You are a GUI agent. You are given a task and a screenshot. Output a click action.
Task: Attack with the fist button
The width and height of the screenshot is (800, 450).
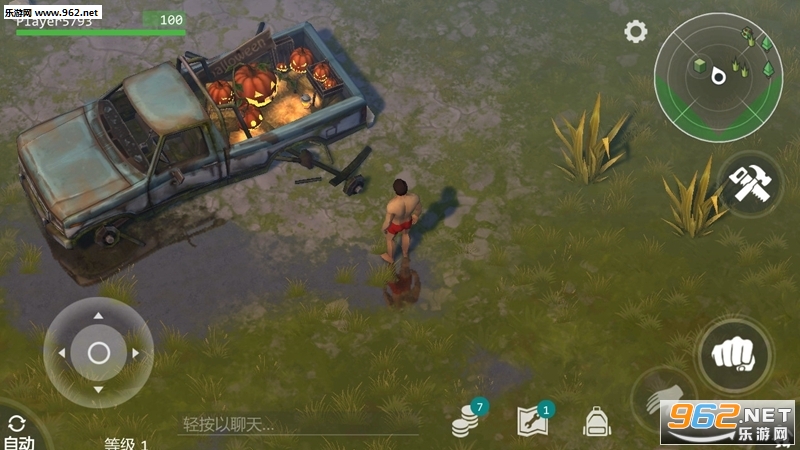(735, 354)
